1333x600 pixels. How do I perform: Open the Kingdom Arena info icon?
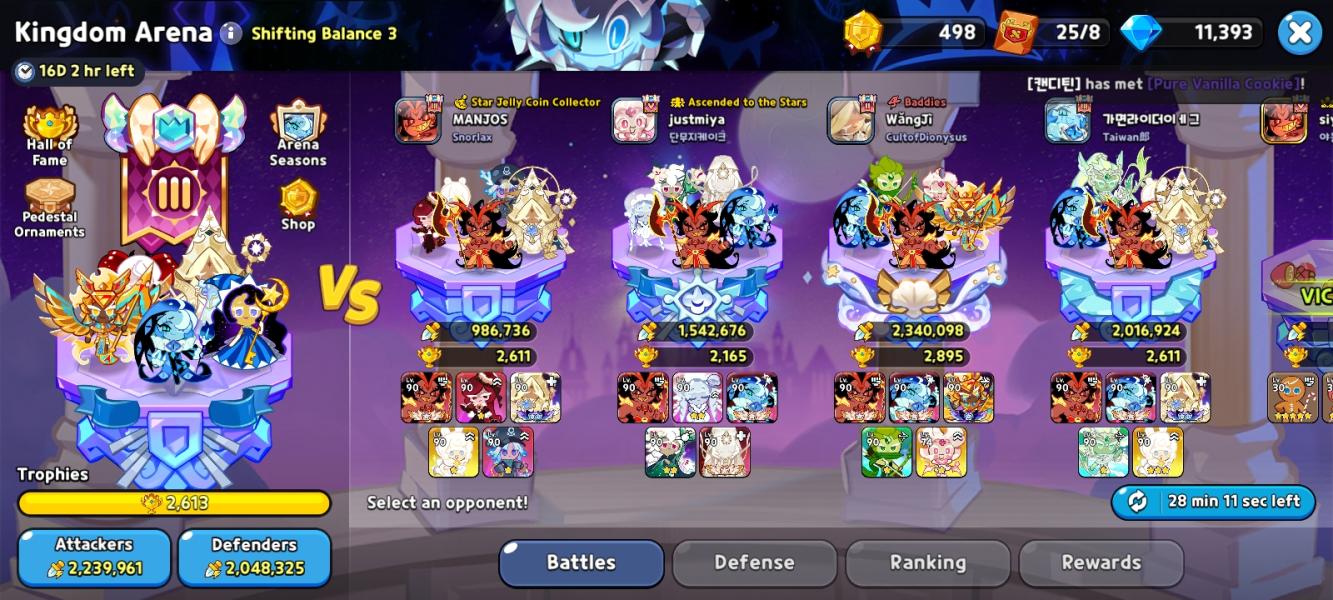pyautogui.click(x=231, y=33)
